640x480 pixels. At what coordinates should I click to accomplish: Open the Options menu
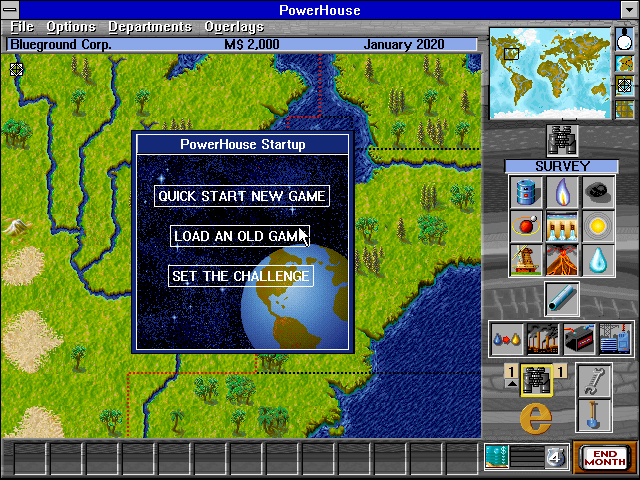[x=70, y=26]
